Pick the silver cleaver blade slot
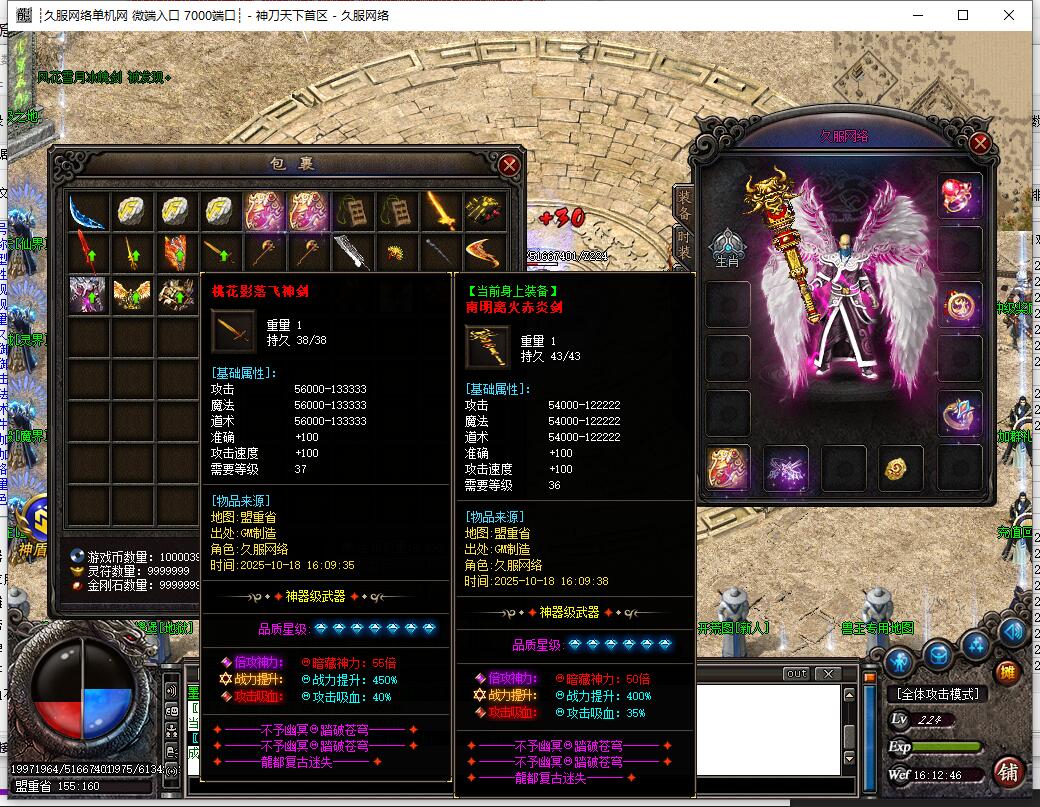1040x807 pixels. [x=351, y=252]
